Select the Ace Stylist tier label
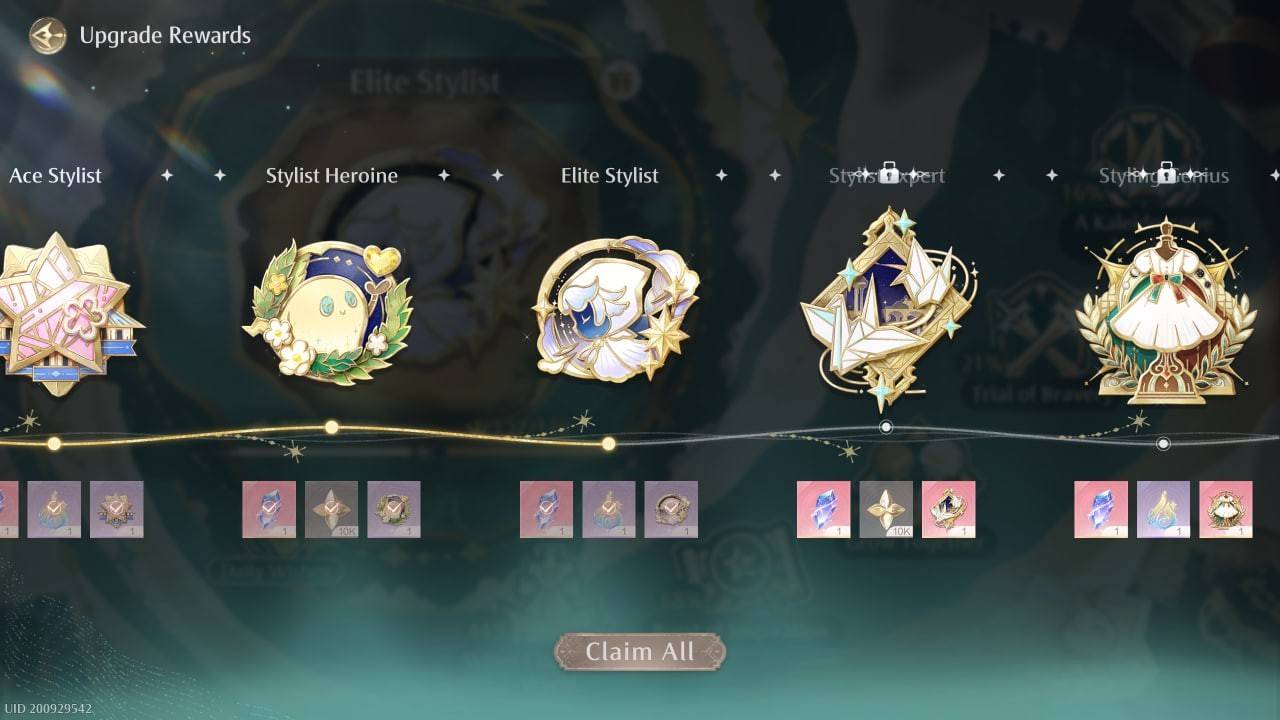The width and height of the screenshot is (1280, 720). (56, 175)
